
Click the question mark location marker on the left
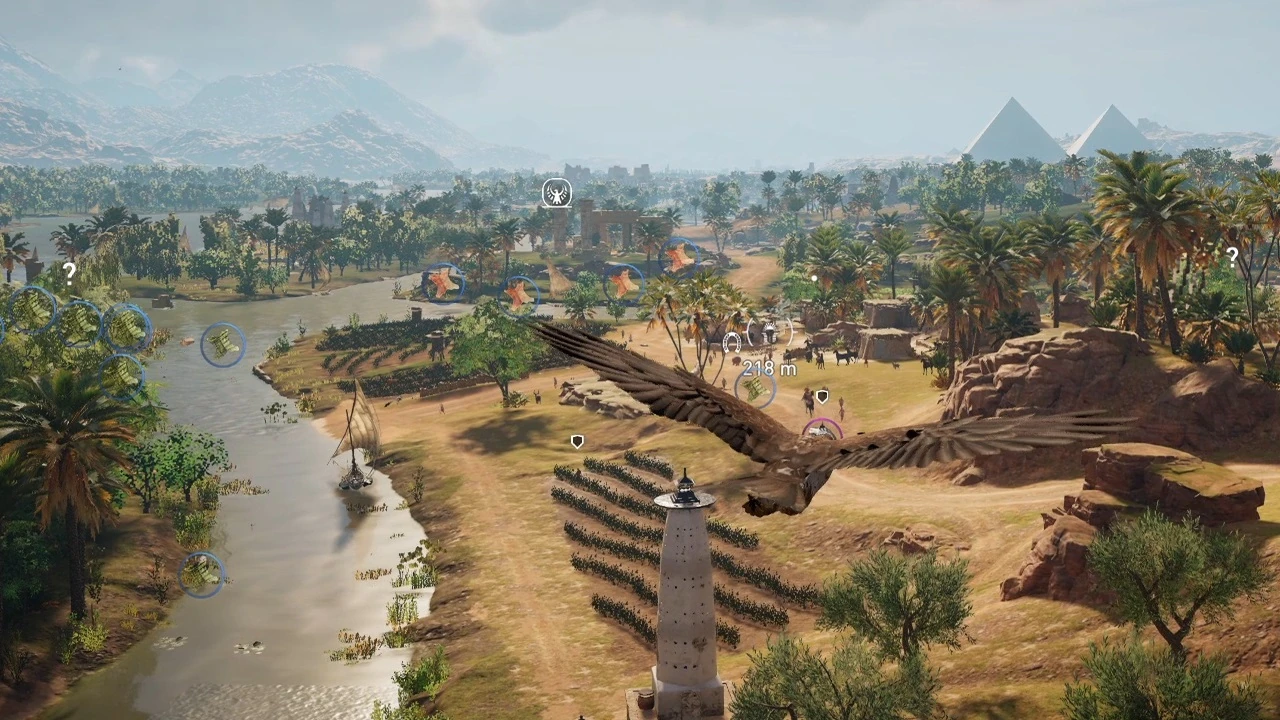[68, 273]
